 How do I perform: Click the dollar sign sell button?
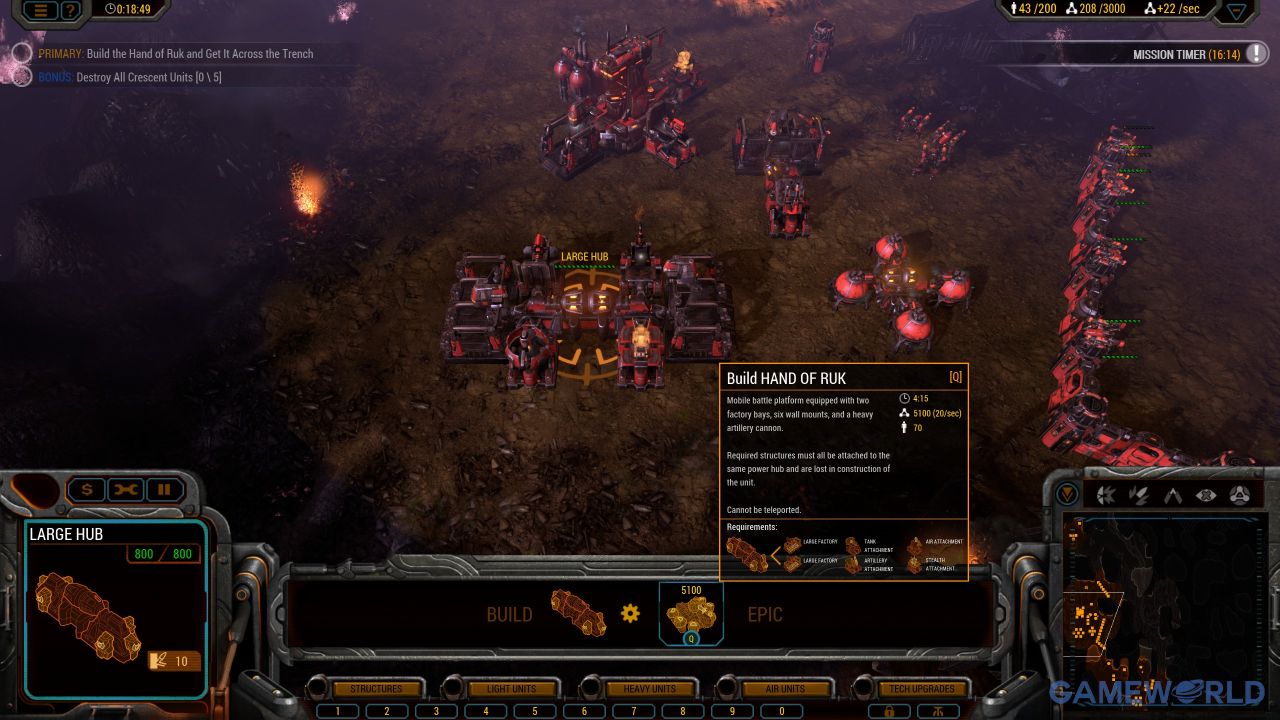click(x=87, y=490)
